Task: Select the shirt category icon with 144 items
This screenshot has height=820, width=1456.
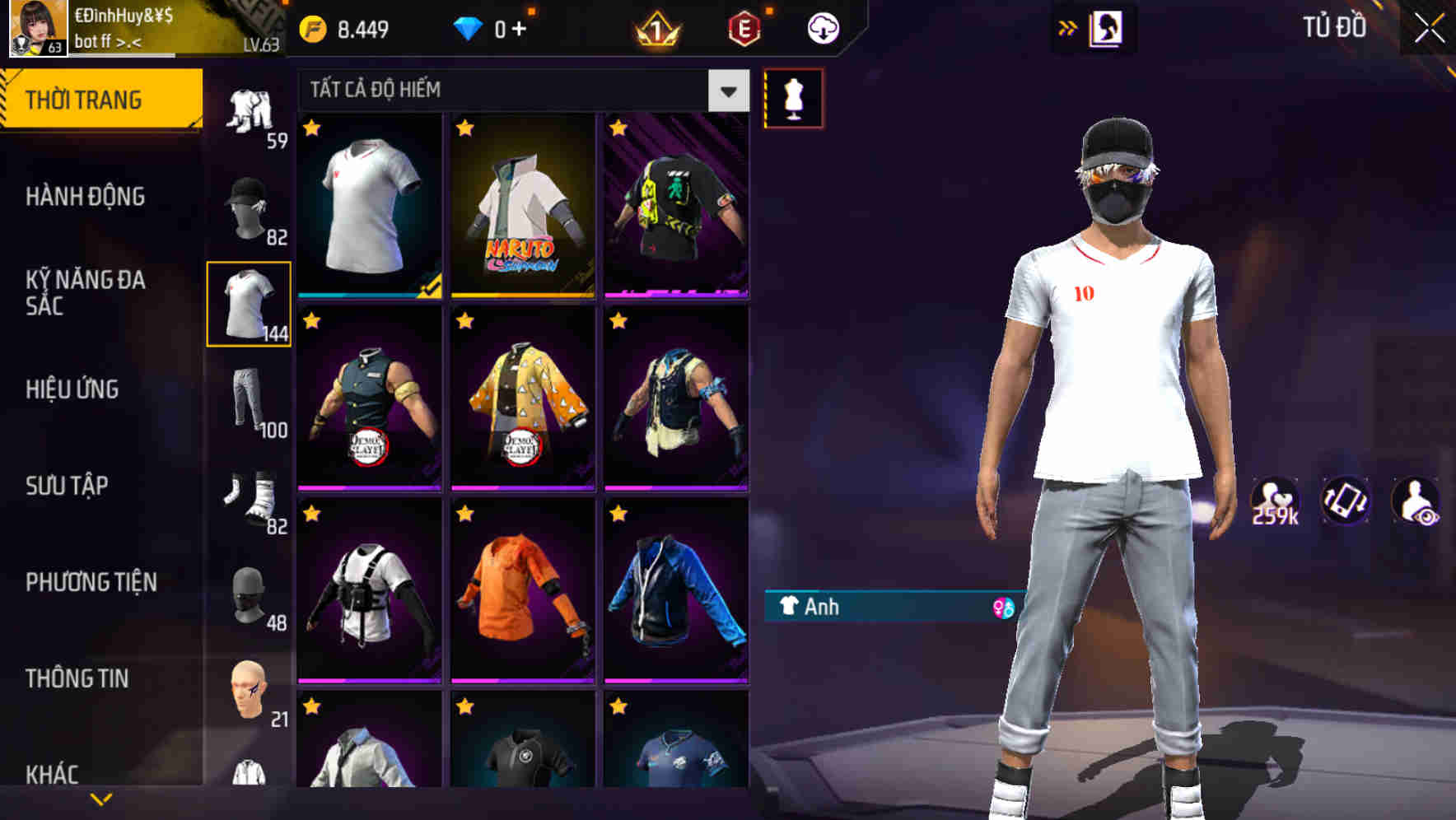Action: coord(250,305)
